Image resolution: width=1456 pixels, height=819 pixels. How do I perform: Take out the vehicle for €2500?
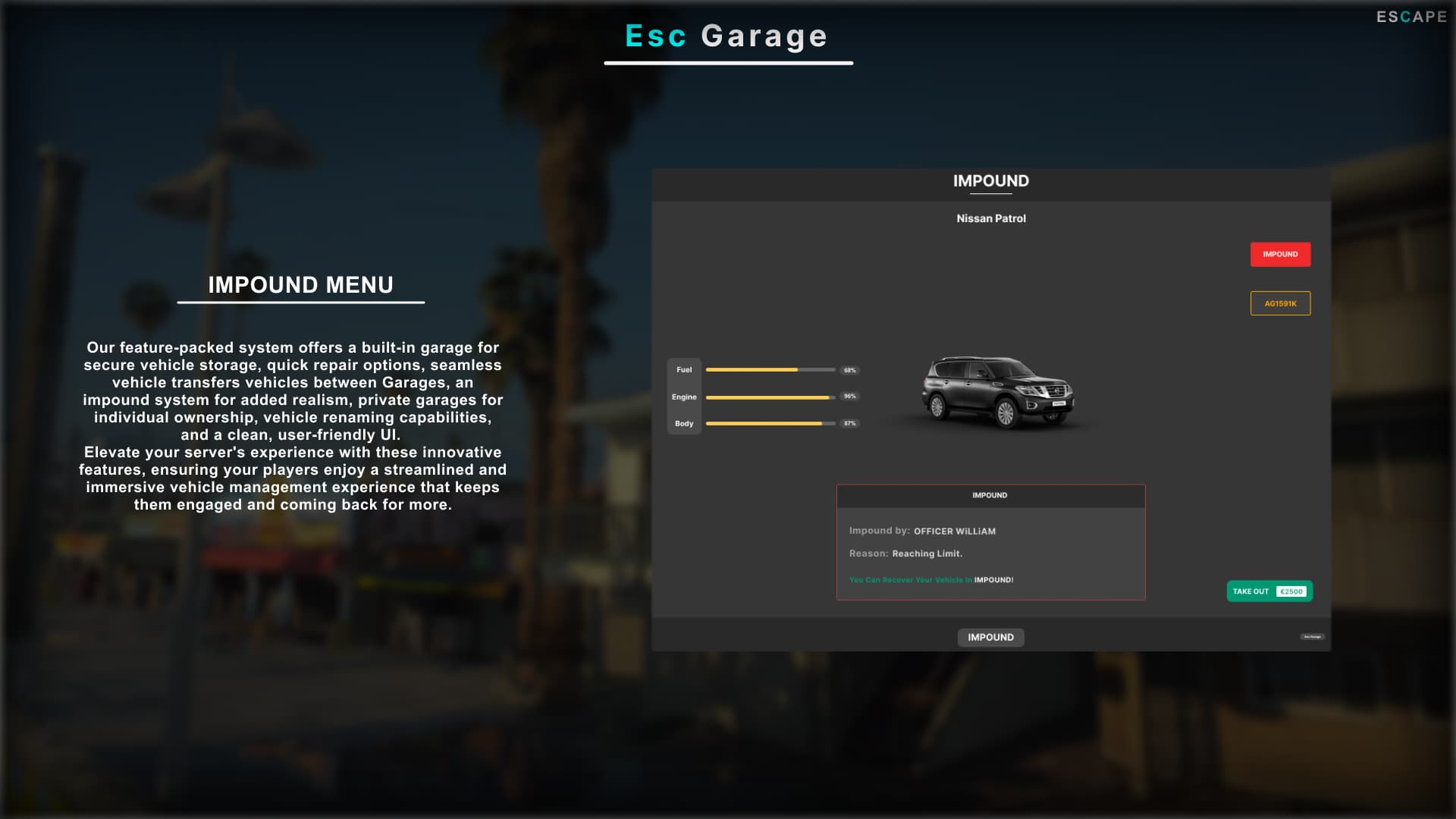1269,591
